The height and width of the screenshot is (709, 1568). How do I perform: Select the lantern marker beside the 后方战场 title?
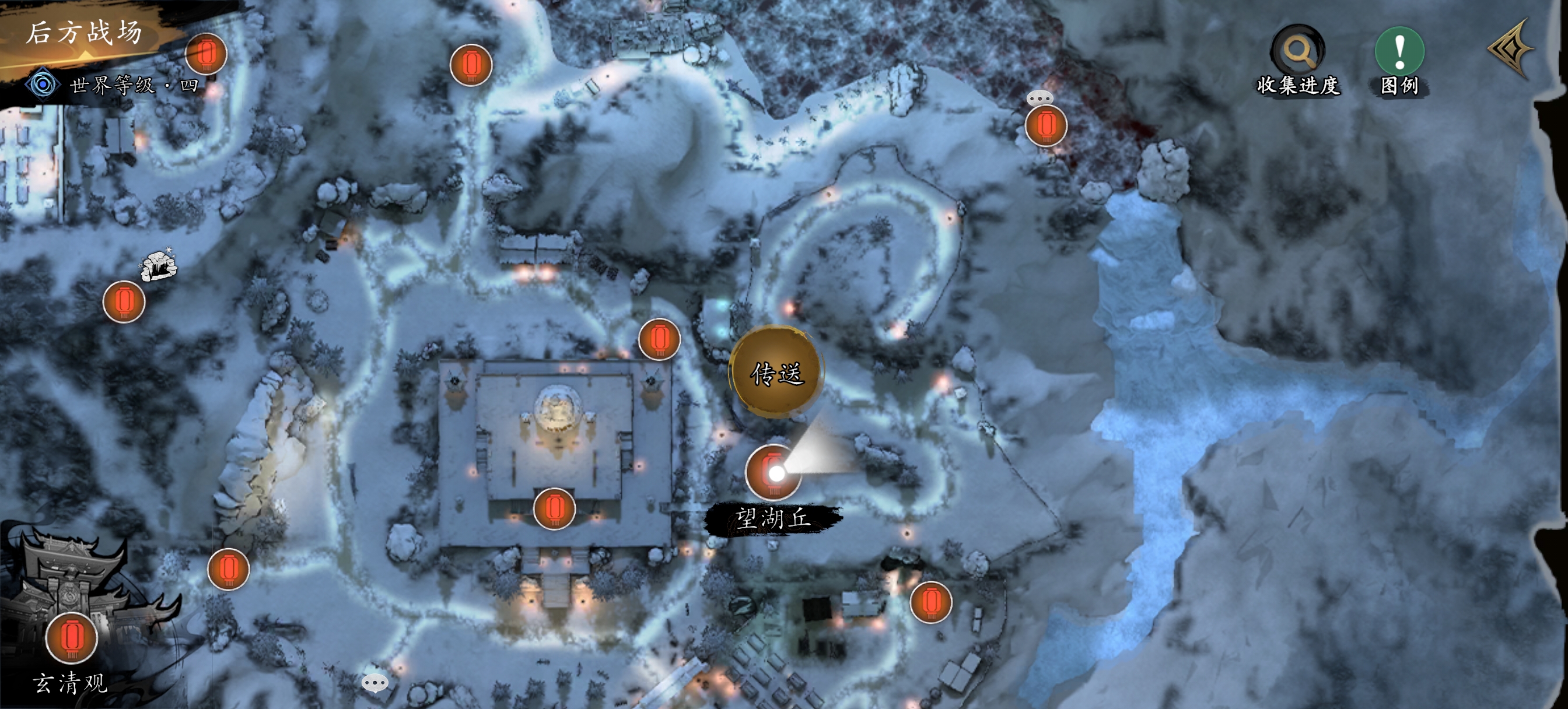(x=206, y=54)
